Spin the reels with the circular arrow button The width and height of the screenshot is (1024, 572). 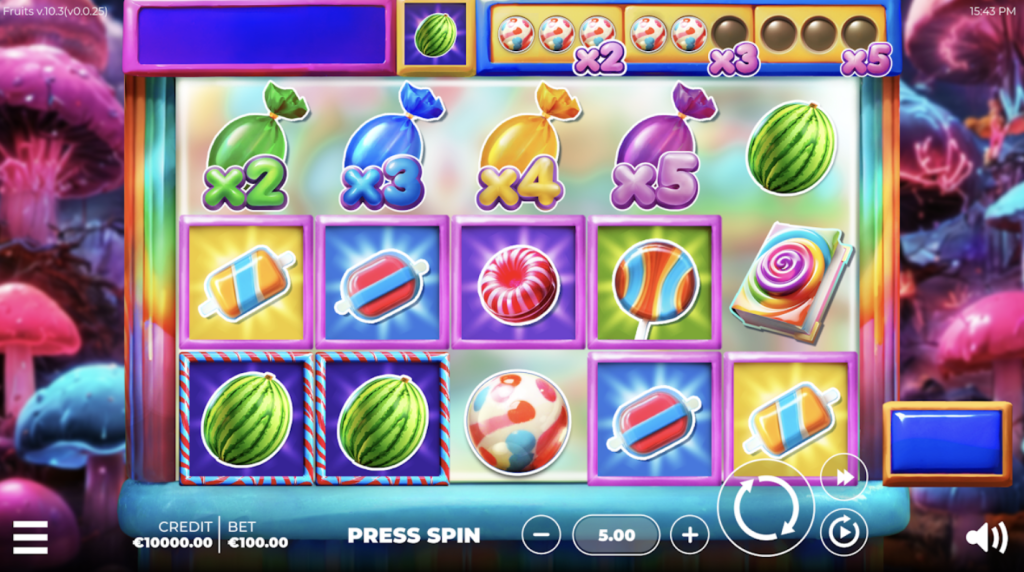765,508
